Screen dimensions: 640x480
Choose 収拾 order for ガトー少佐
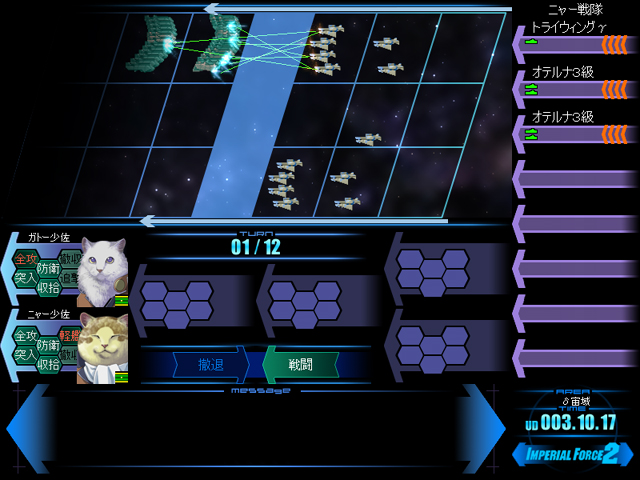48,288
